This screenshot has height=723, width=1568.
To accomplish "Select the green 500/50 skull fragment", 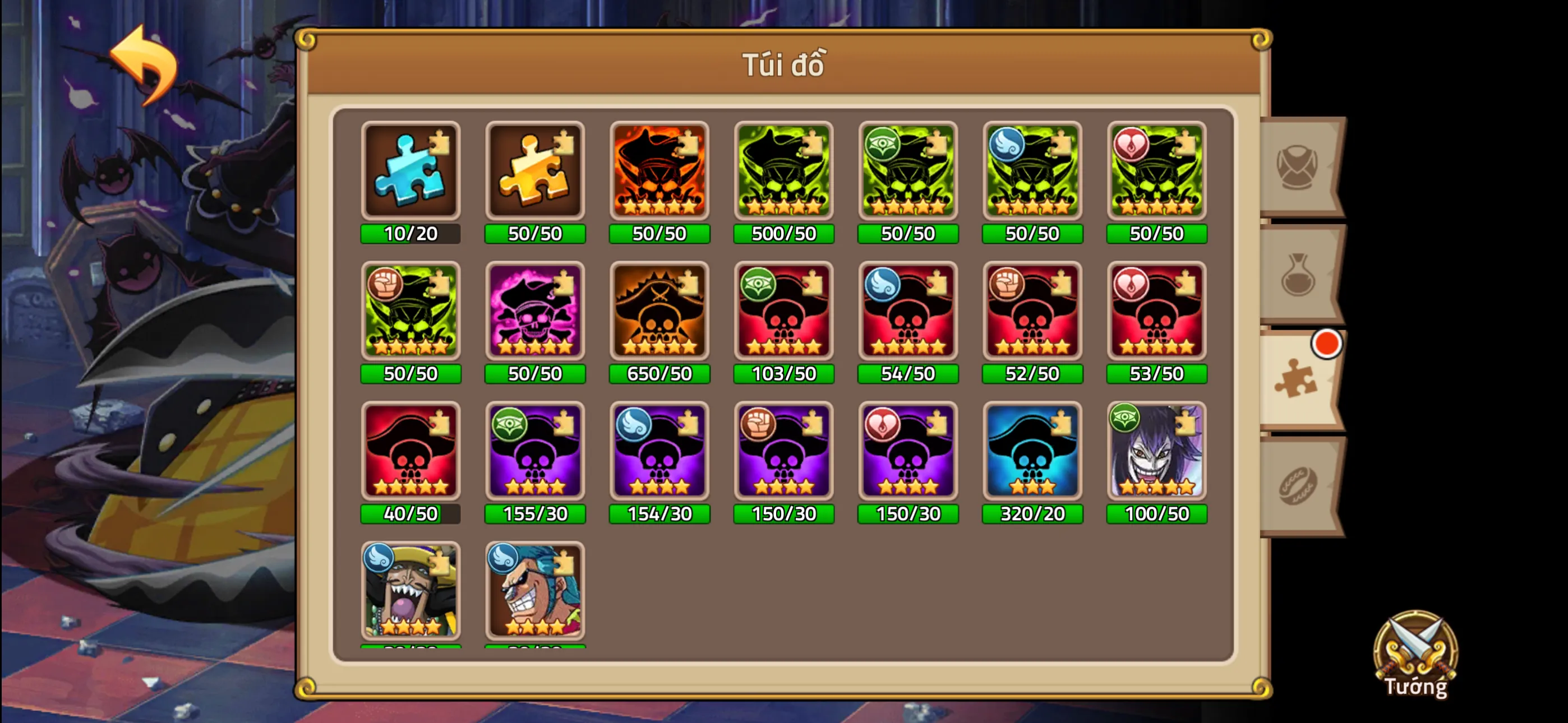I will click(x=784, y=172).
